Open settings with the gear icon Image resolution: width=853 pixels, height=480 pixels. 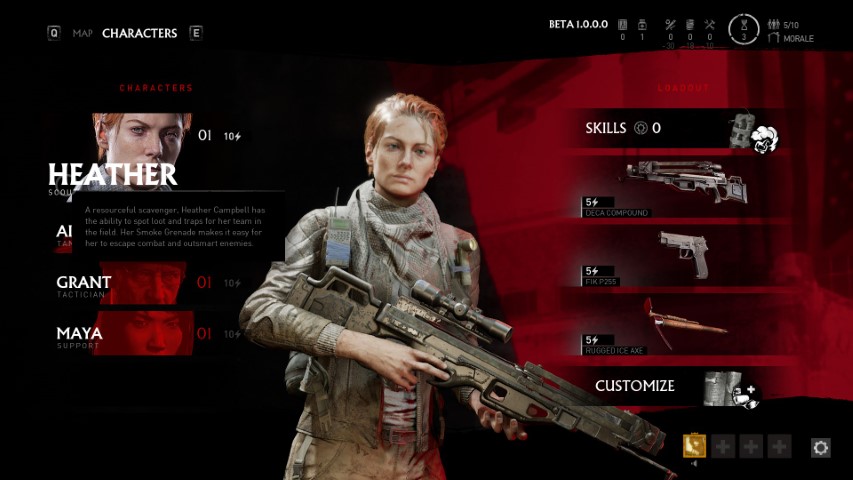pyautogui.click(x=821, y=448)
